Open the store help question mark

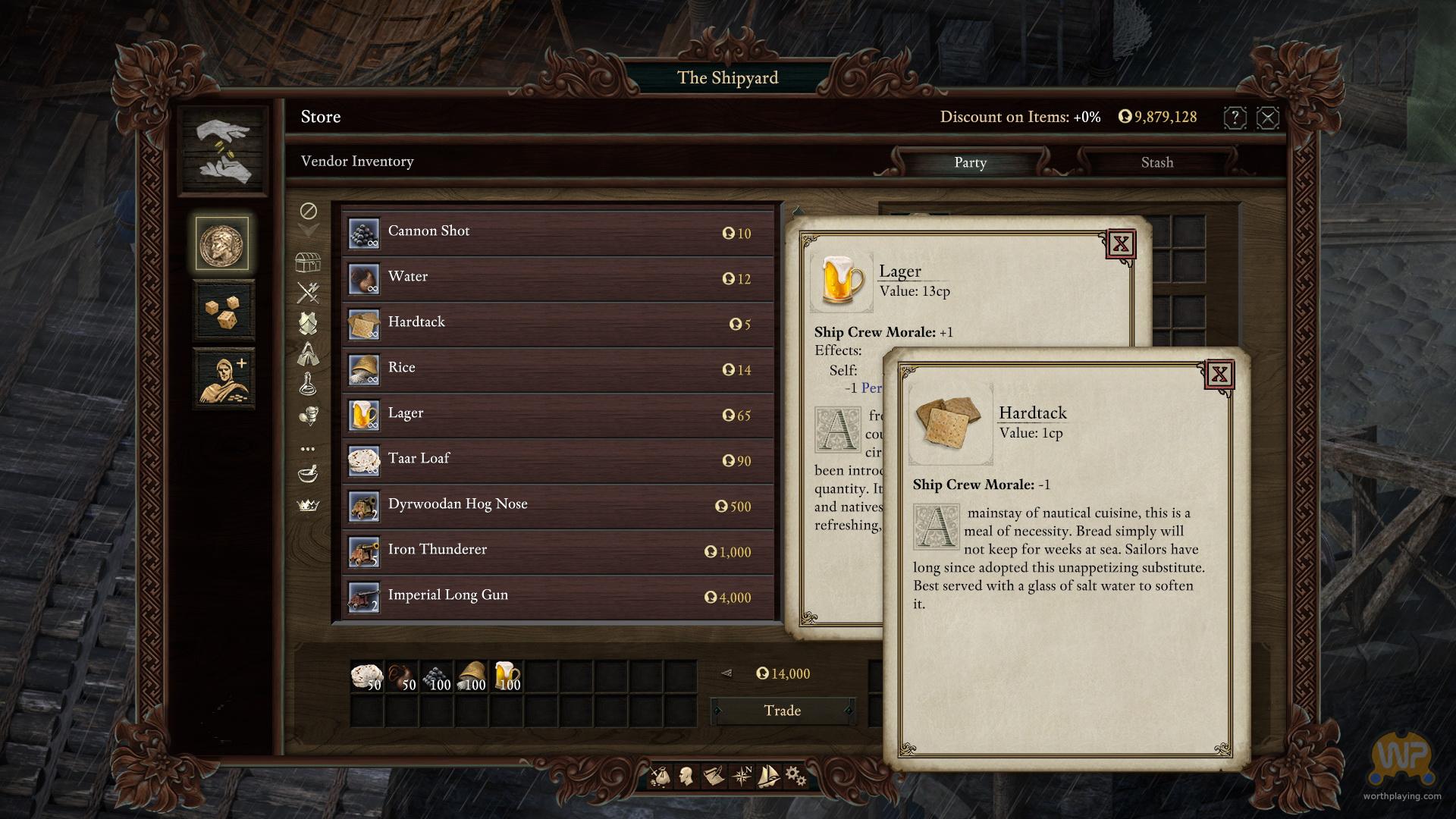tap(1235, 118)
